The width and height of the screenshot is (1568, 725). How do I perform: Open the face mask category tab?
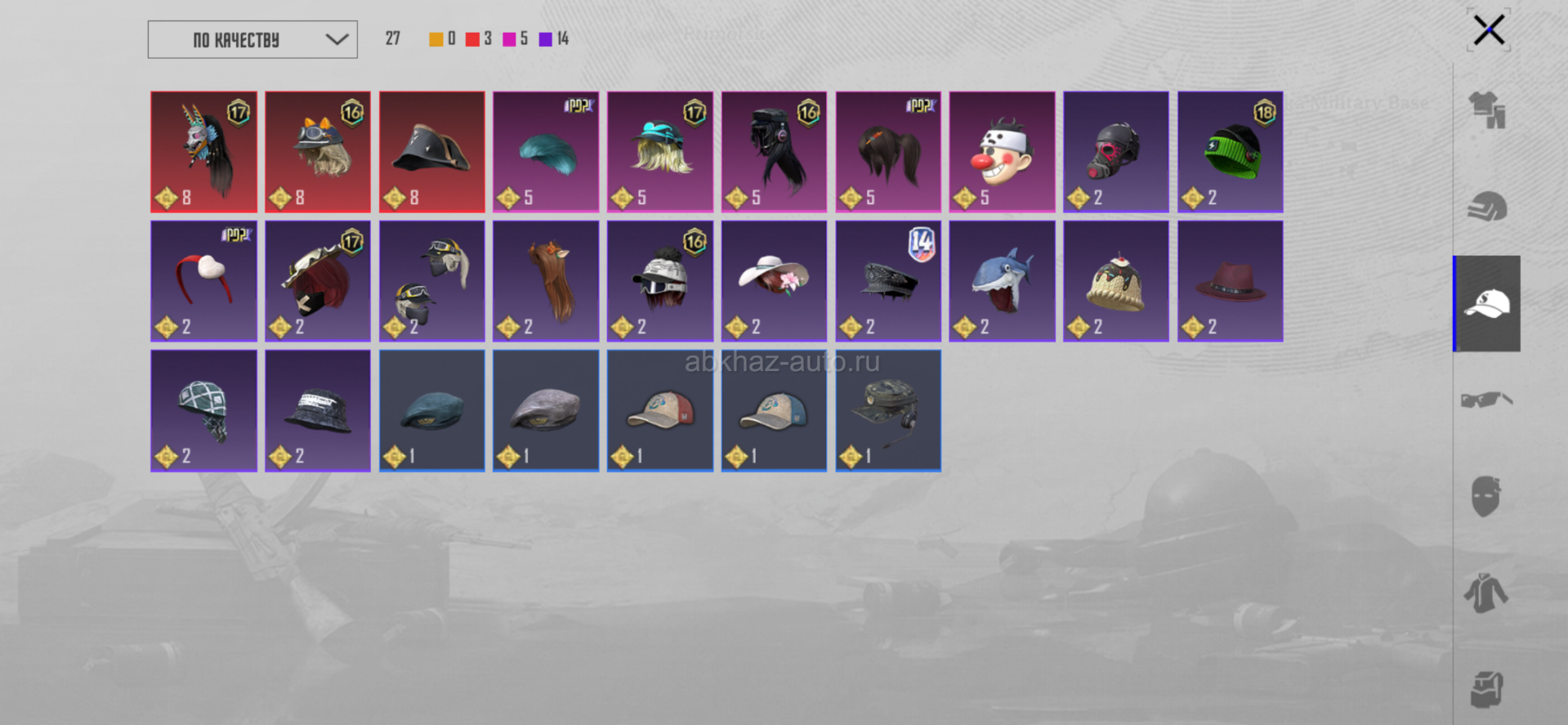coord(1487,497)
